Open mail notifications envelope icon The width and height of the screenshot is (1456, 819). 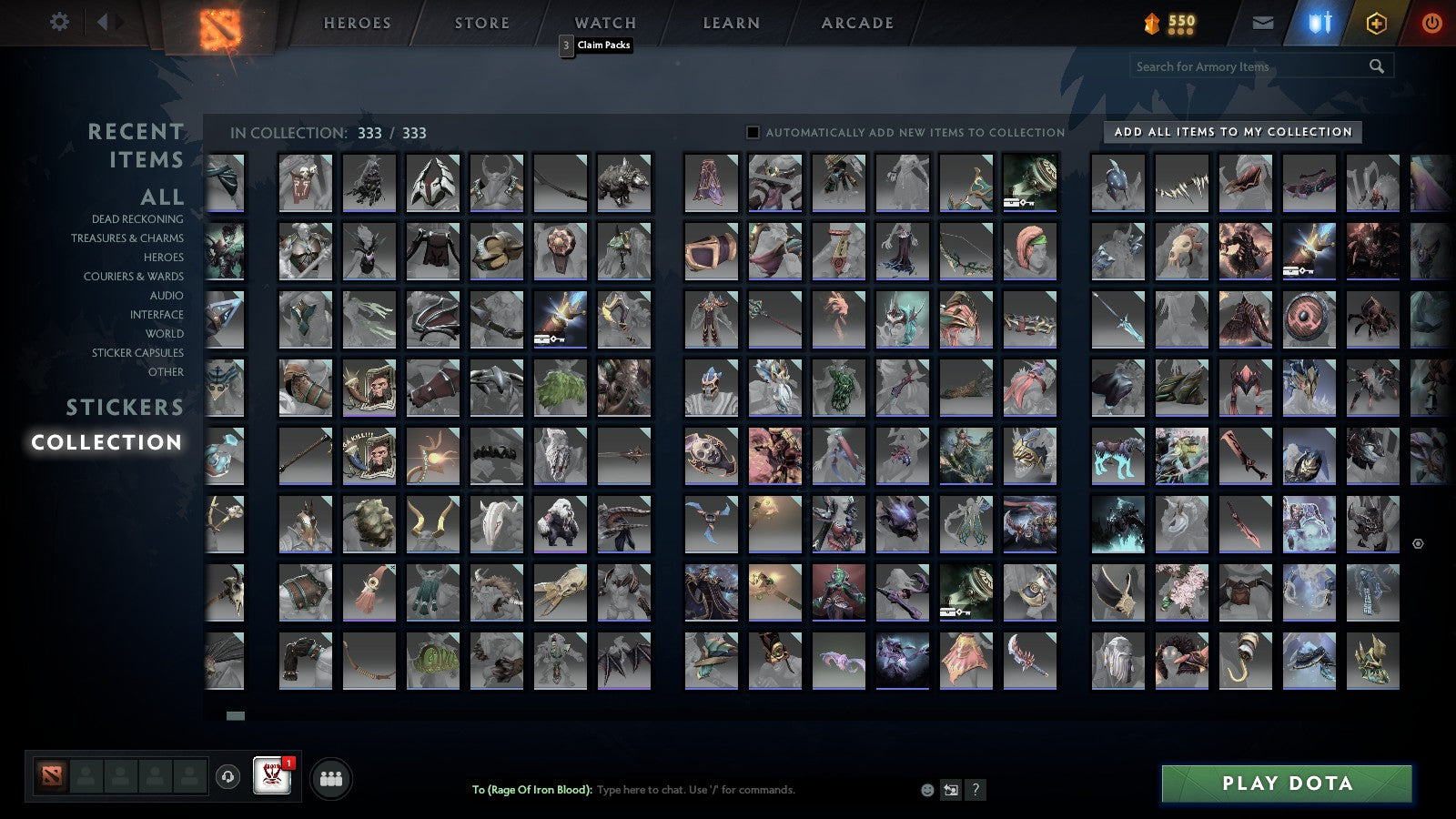[x=1265, y=21]
